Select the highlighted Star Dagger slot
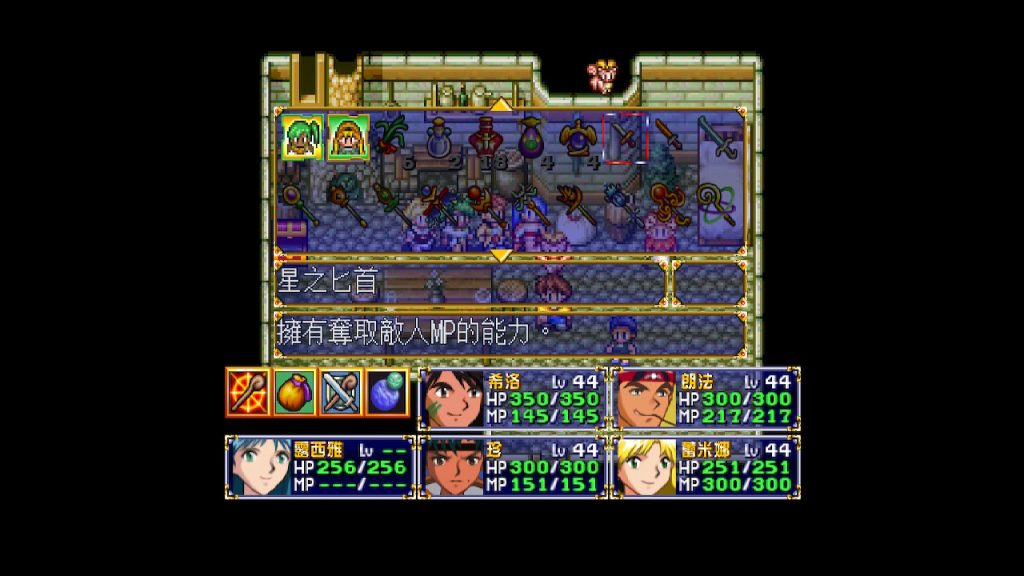This screenshot has height=576, width=1024. pos(625,136)
